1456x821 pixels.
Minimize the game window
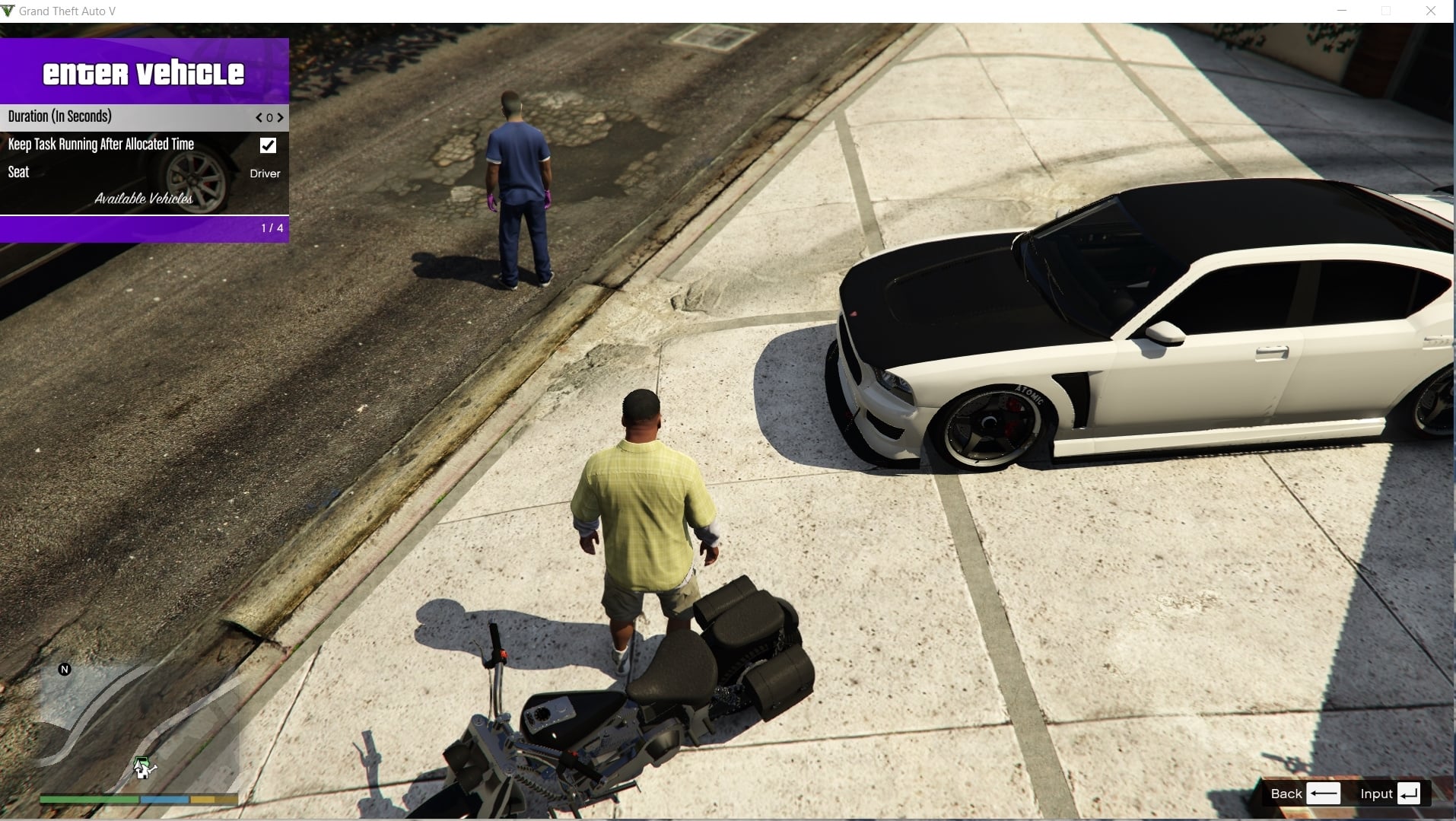point(1342,11)
